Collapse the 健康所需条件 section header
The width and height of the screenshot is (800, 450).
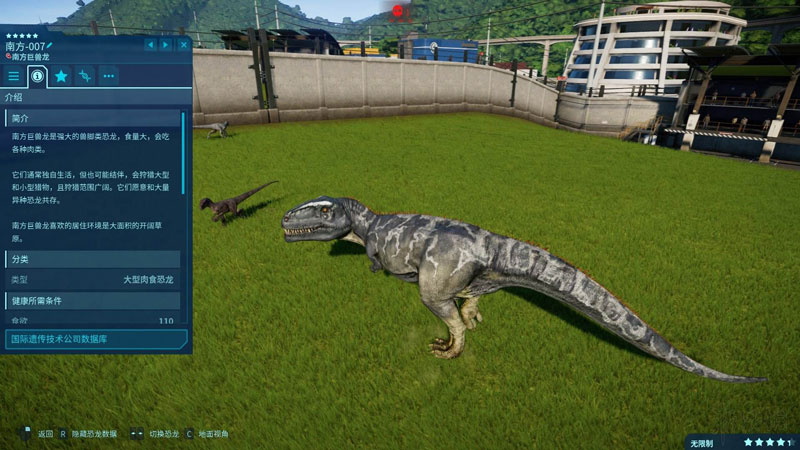95,300
